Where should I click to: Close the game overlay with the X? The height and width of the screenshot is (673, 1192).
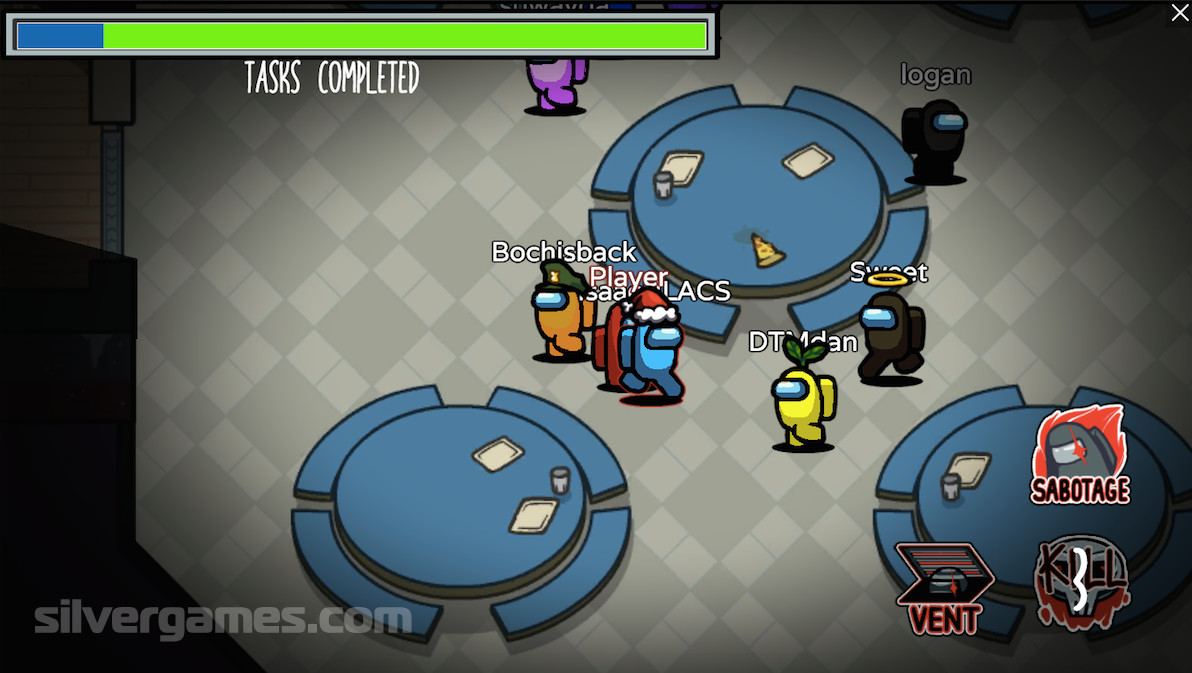(x=1179, y=12)
